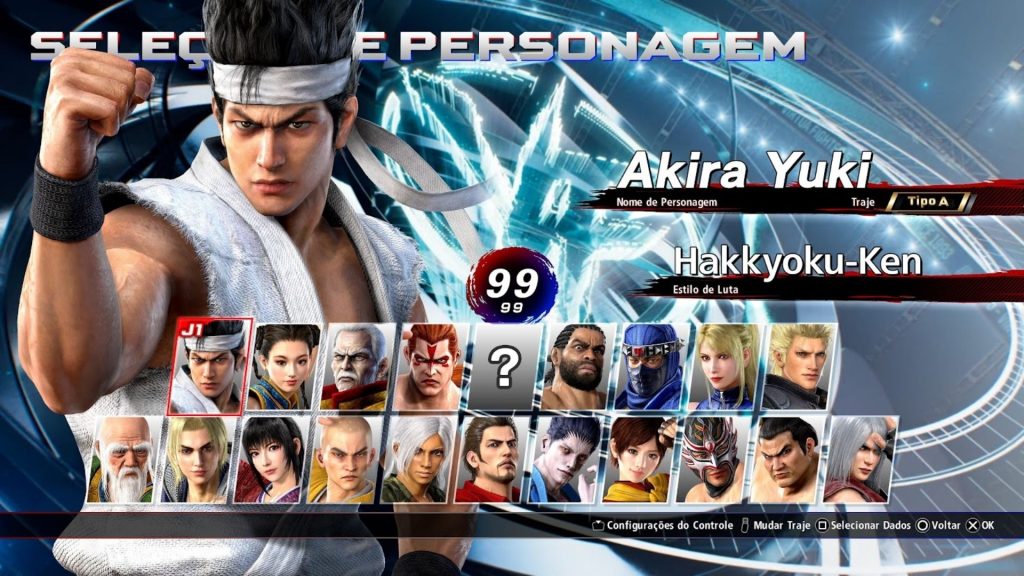
Task: Select blond Jacky in black jacket
Action: [800, 367]
